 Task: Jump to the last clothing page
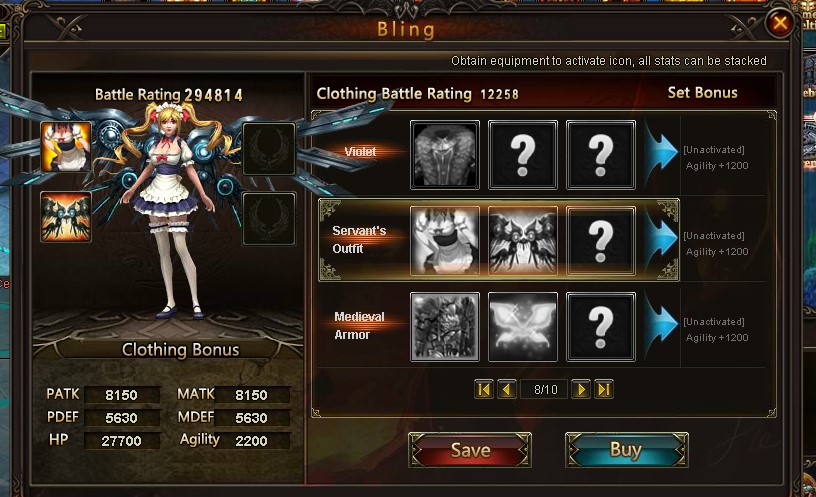603,389
